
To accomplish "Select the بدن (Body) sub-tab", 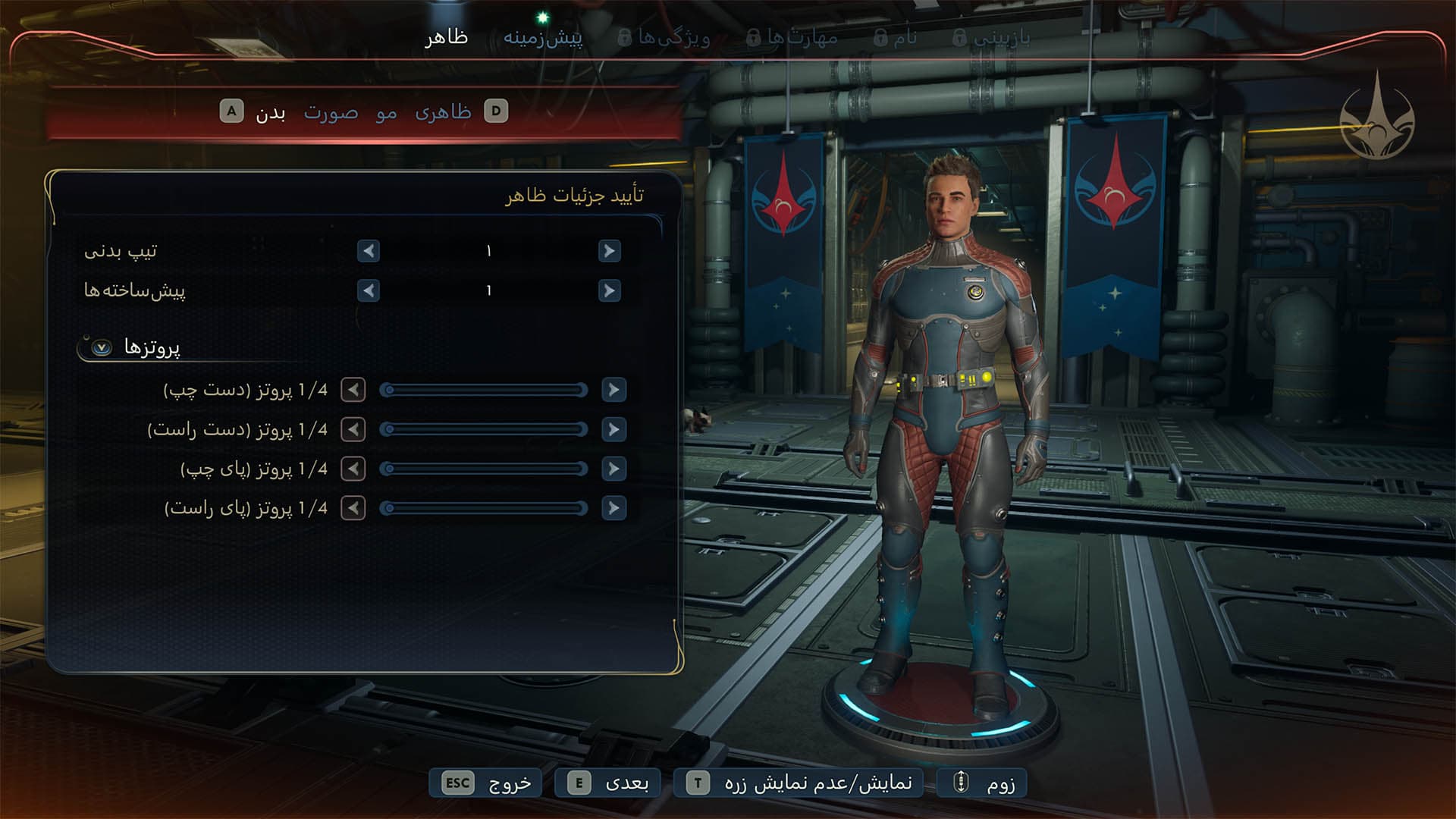I will [270, 113].
